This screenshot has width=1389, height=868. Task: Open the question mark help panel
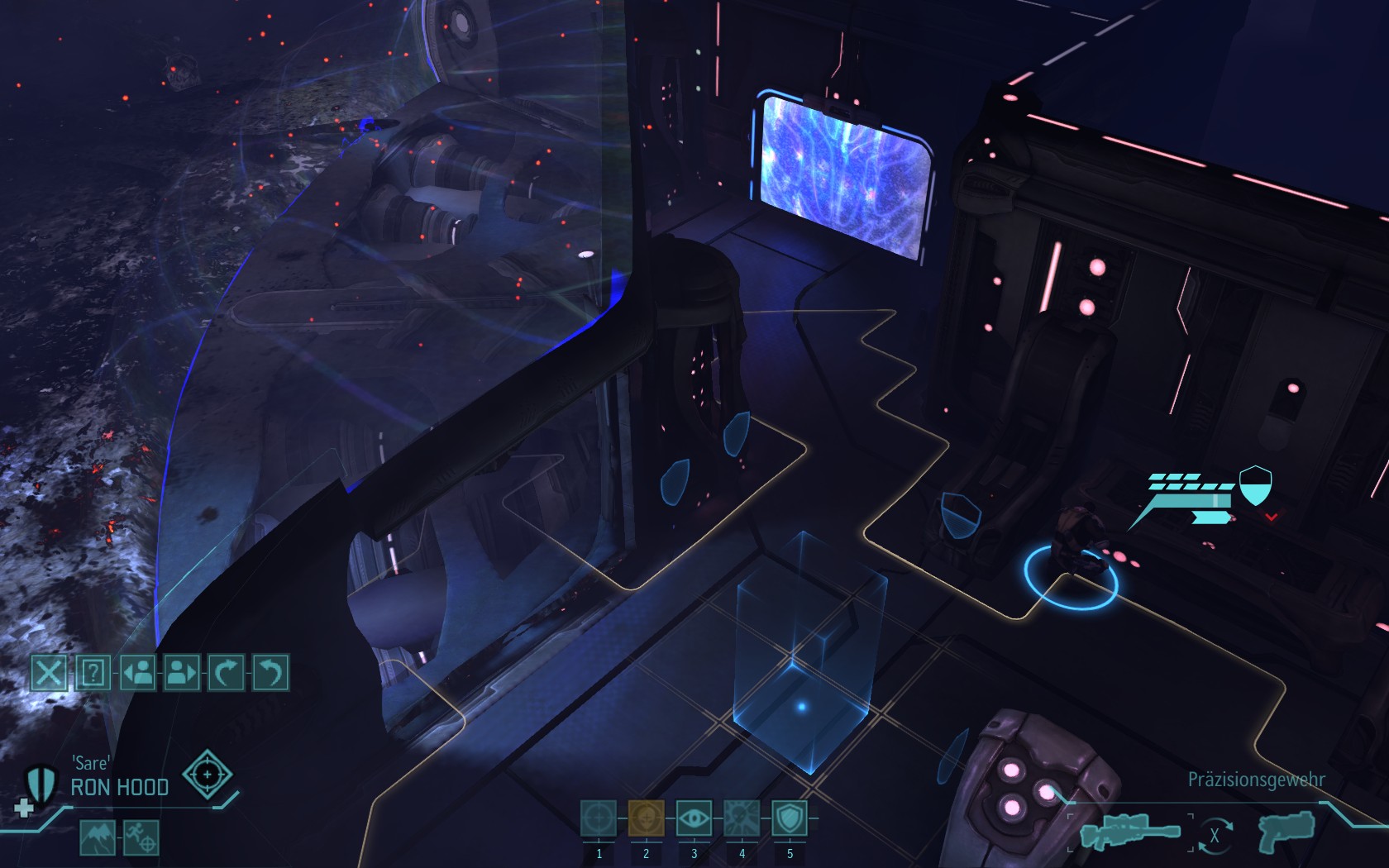[x=93, y=673]
